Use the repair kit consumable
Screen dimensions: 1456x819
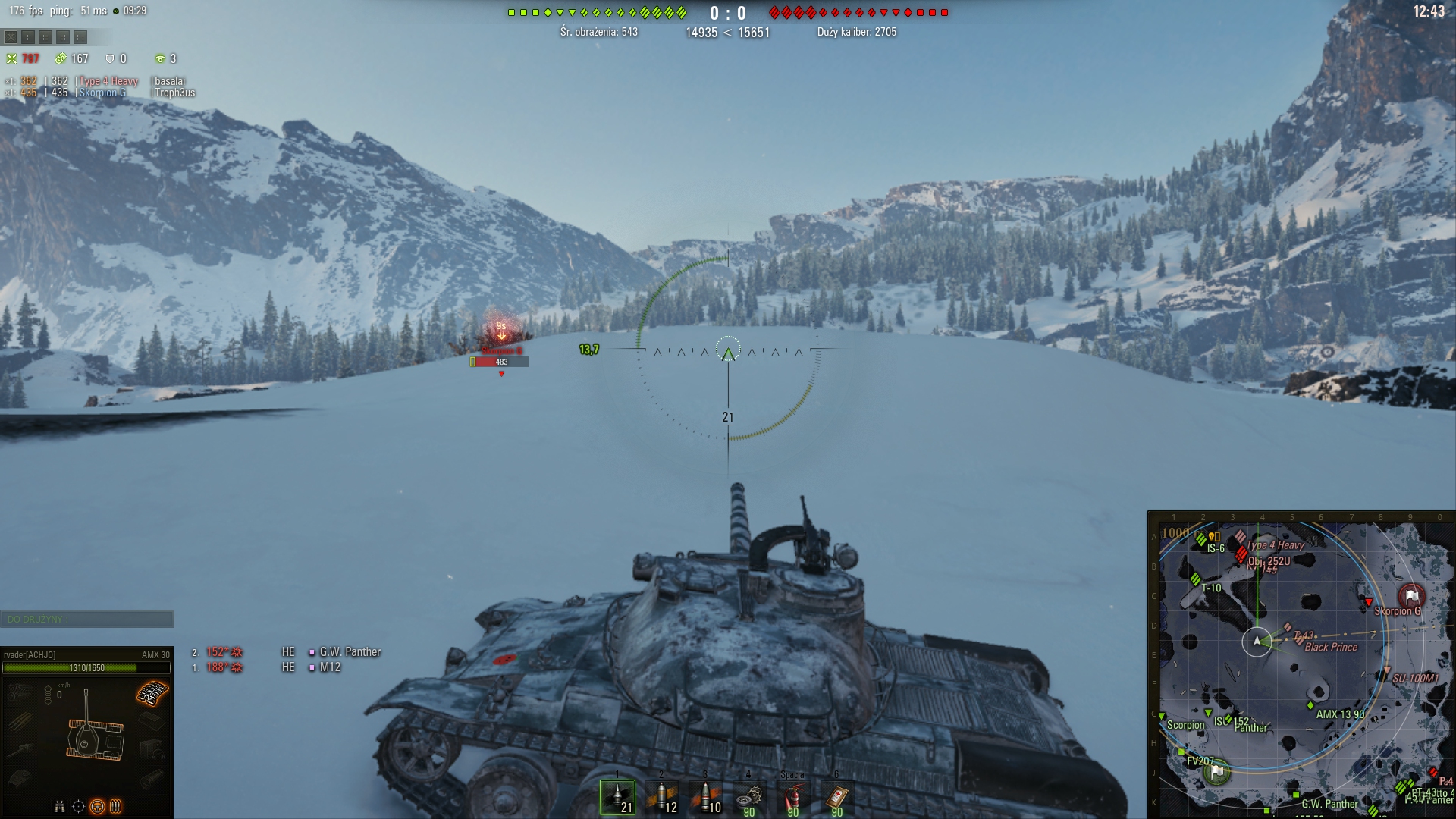click(749, 797)
